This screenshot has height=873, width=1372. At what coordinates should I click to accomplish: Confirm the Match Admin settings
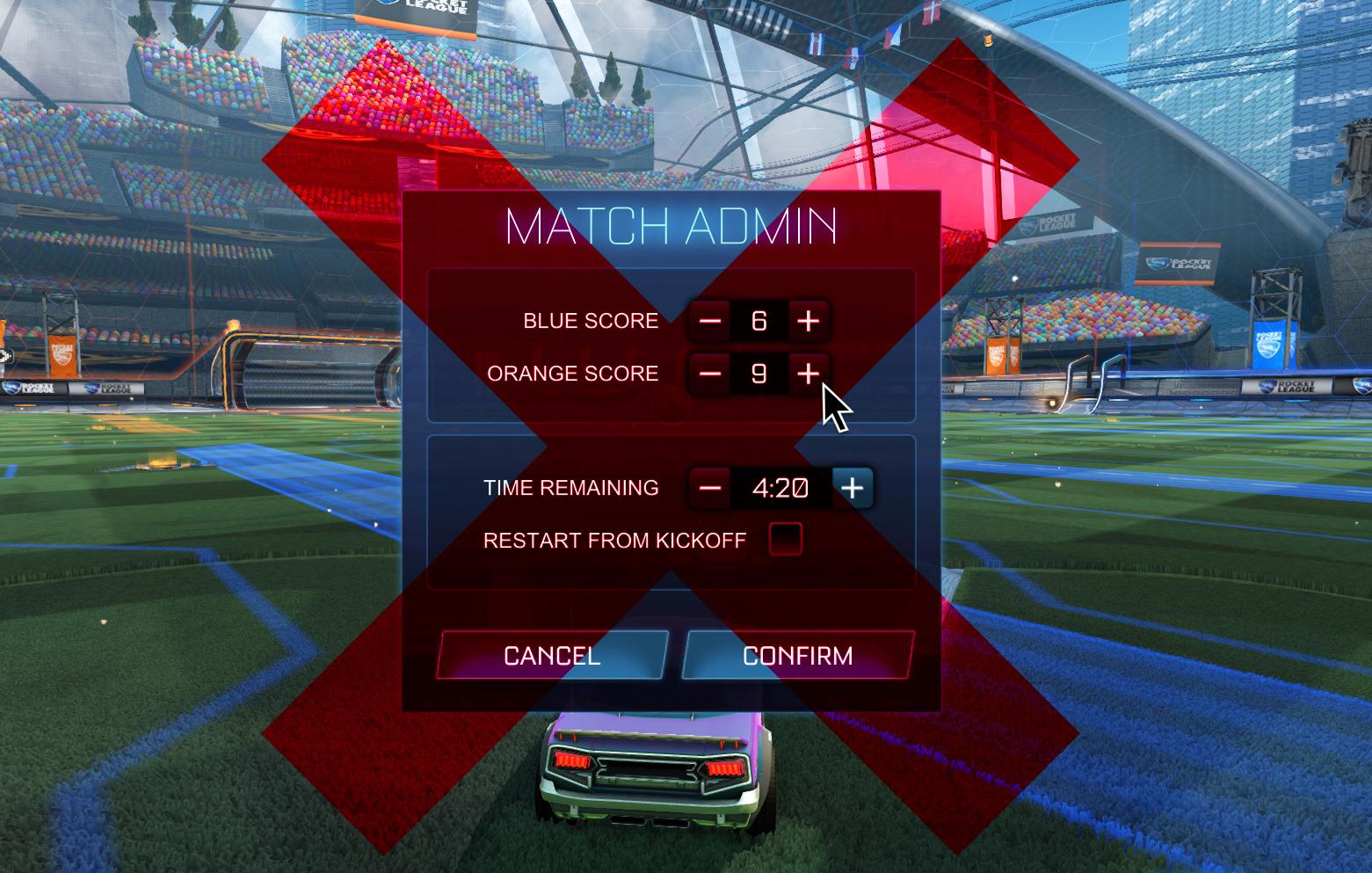click(x=797, y=655)
